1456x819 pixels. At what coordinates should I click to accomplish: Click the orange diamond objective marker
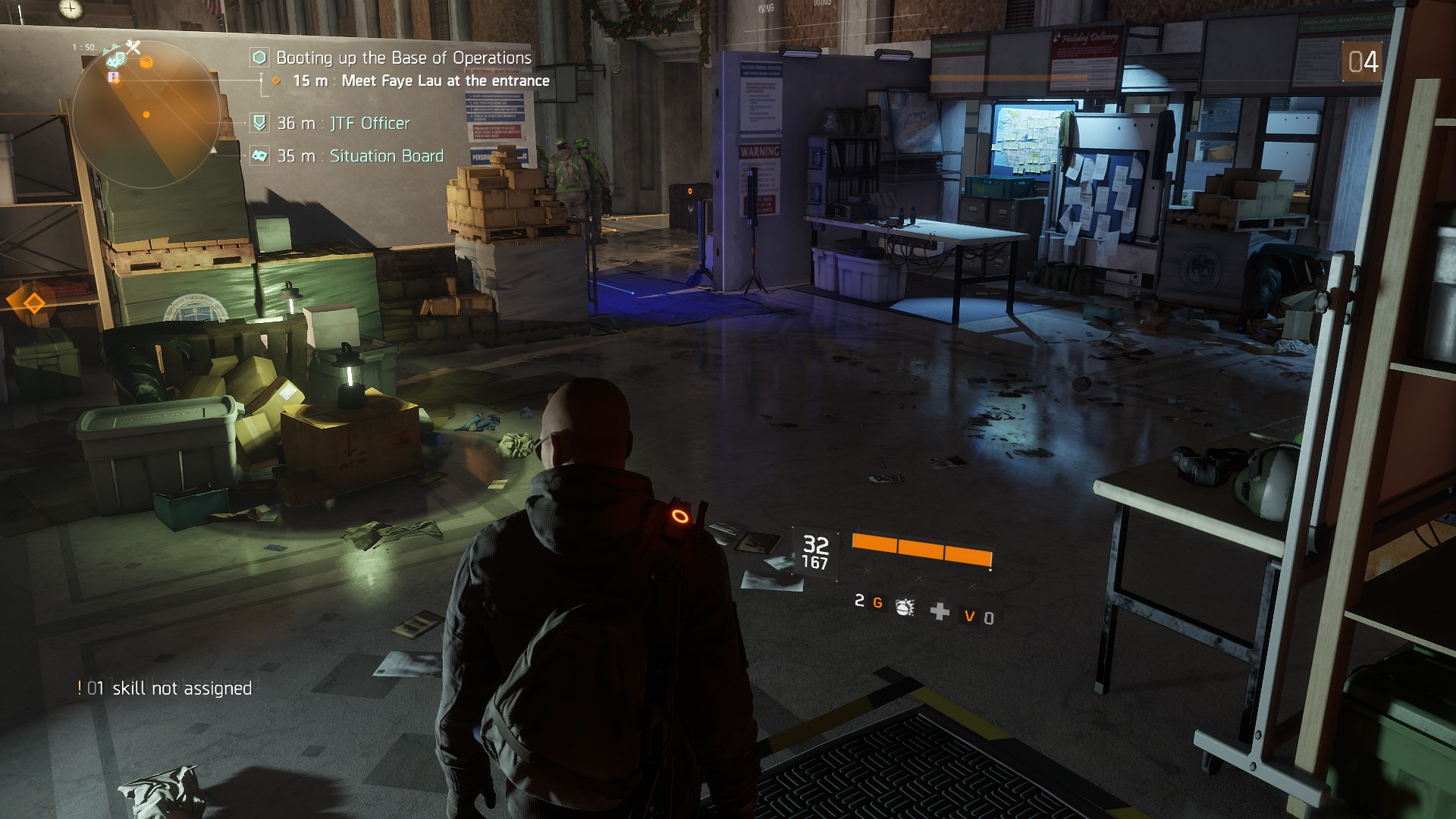(34, 303)
